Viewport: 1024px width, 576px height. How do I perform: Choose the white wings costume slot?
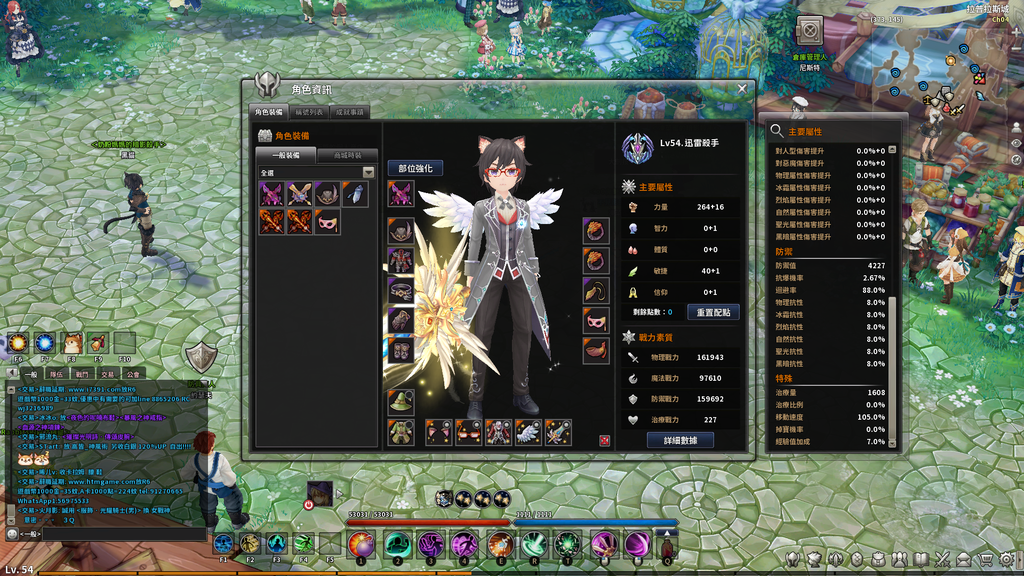pyautogui.click(x=529, y=432)
